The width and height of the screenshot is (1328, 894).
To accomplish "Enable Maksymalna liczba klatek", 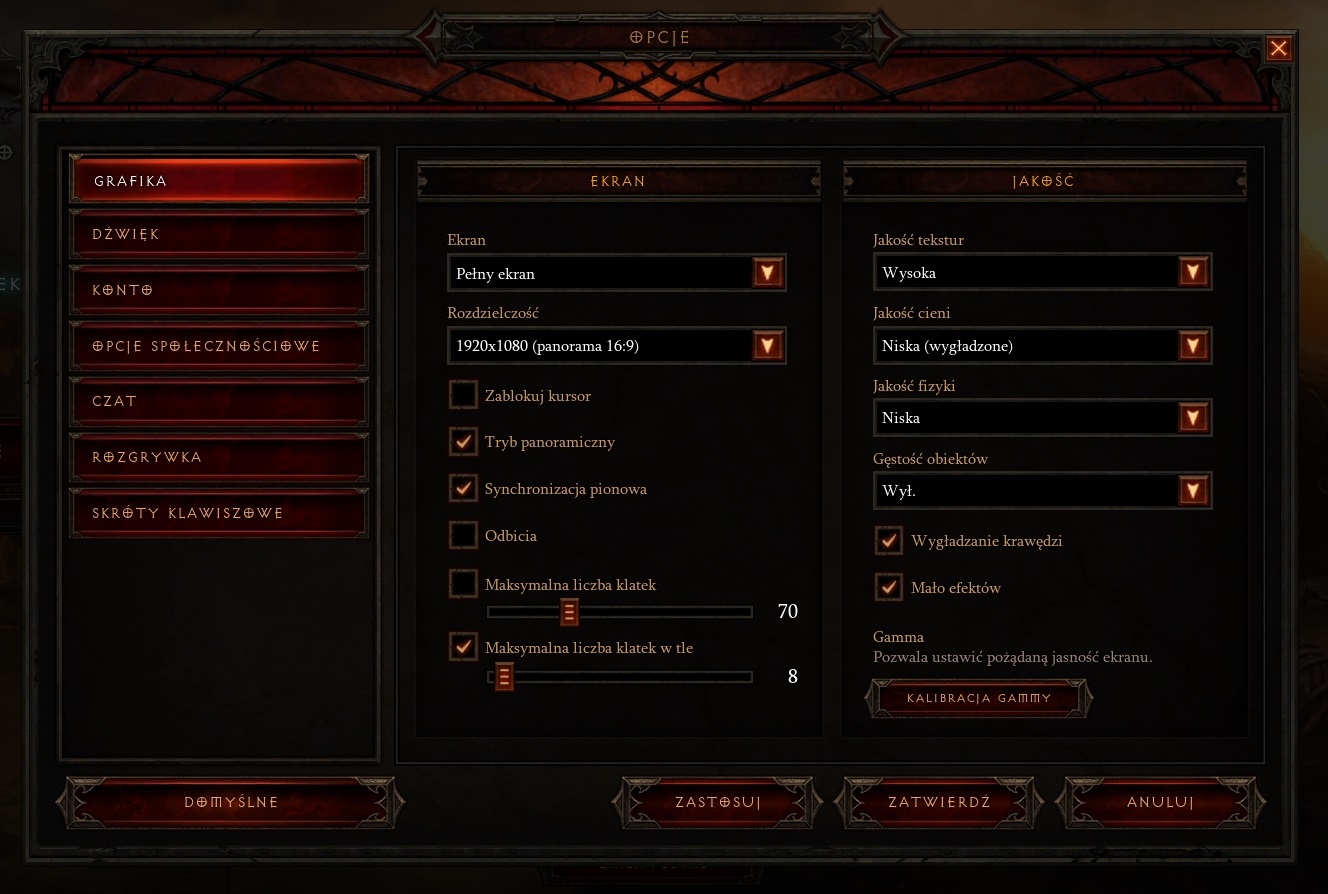I will (463, 584).
